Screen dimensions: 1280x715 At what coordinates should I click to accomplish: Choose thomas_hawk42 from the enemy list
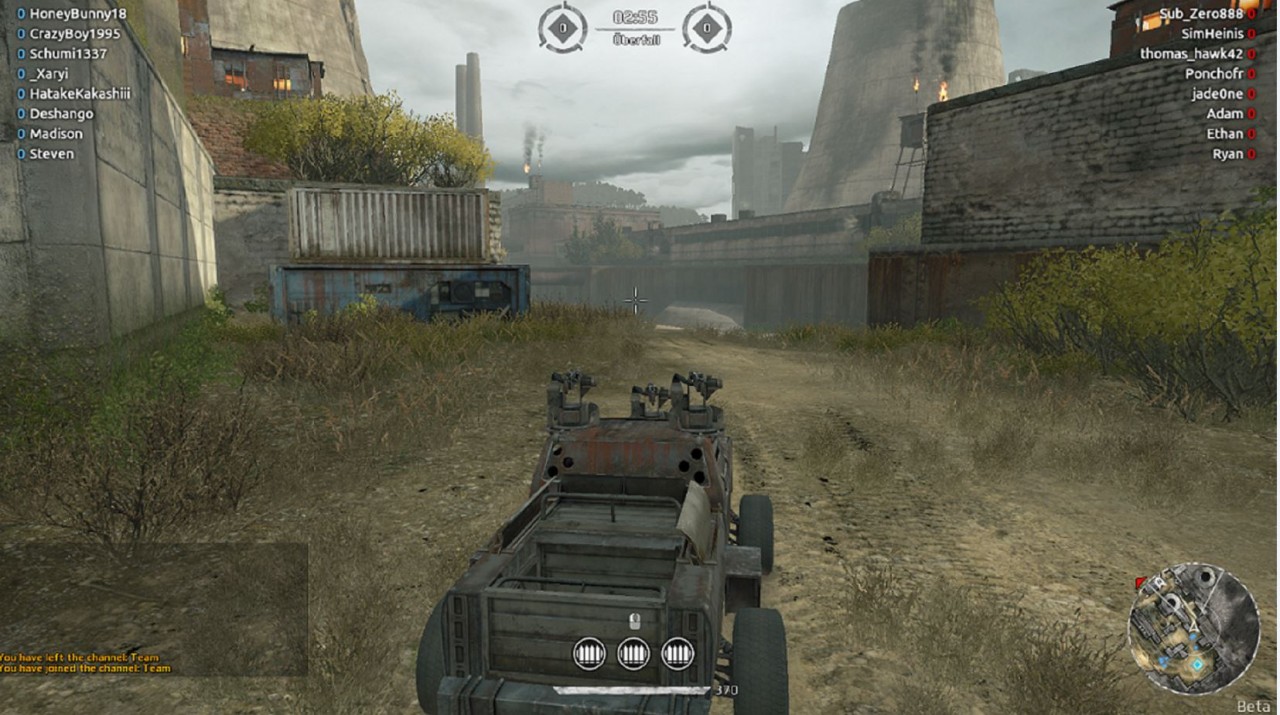(1191, 54)
